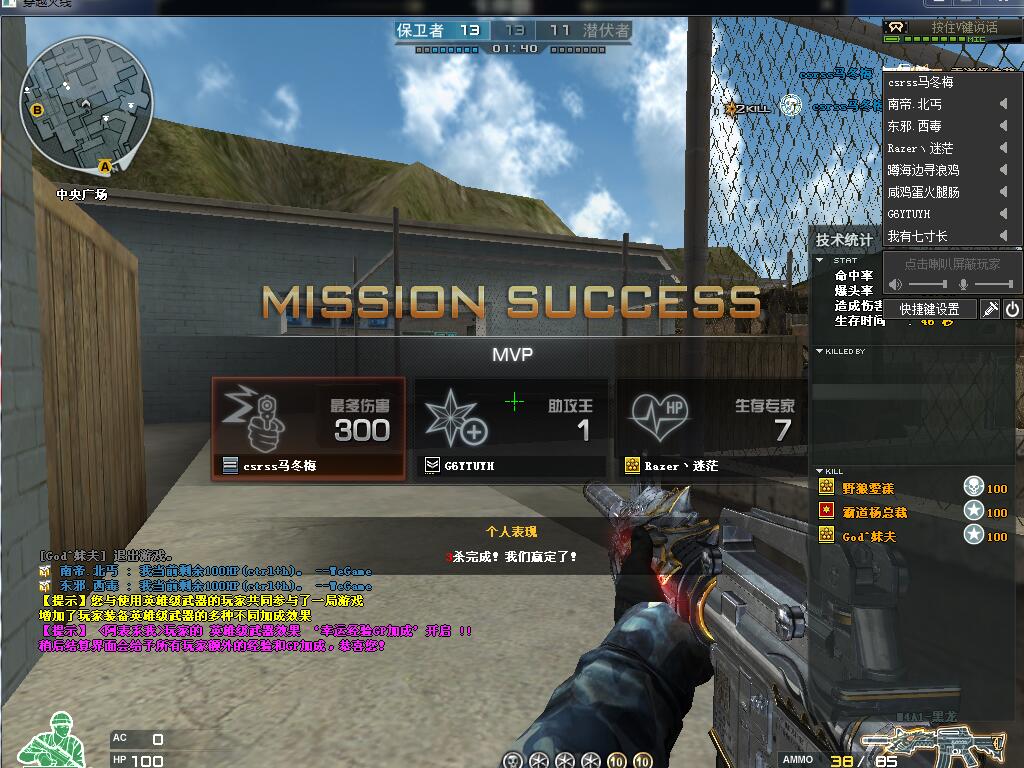Click the voice overlay power button
Image resolution: width=1024 pixels, height=768 pixels.
[x=1012, y=309]
